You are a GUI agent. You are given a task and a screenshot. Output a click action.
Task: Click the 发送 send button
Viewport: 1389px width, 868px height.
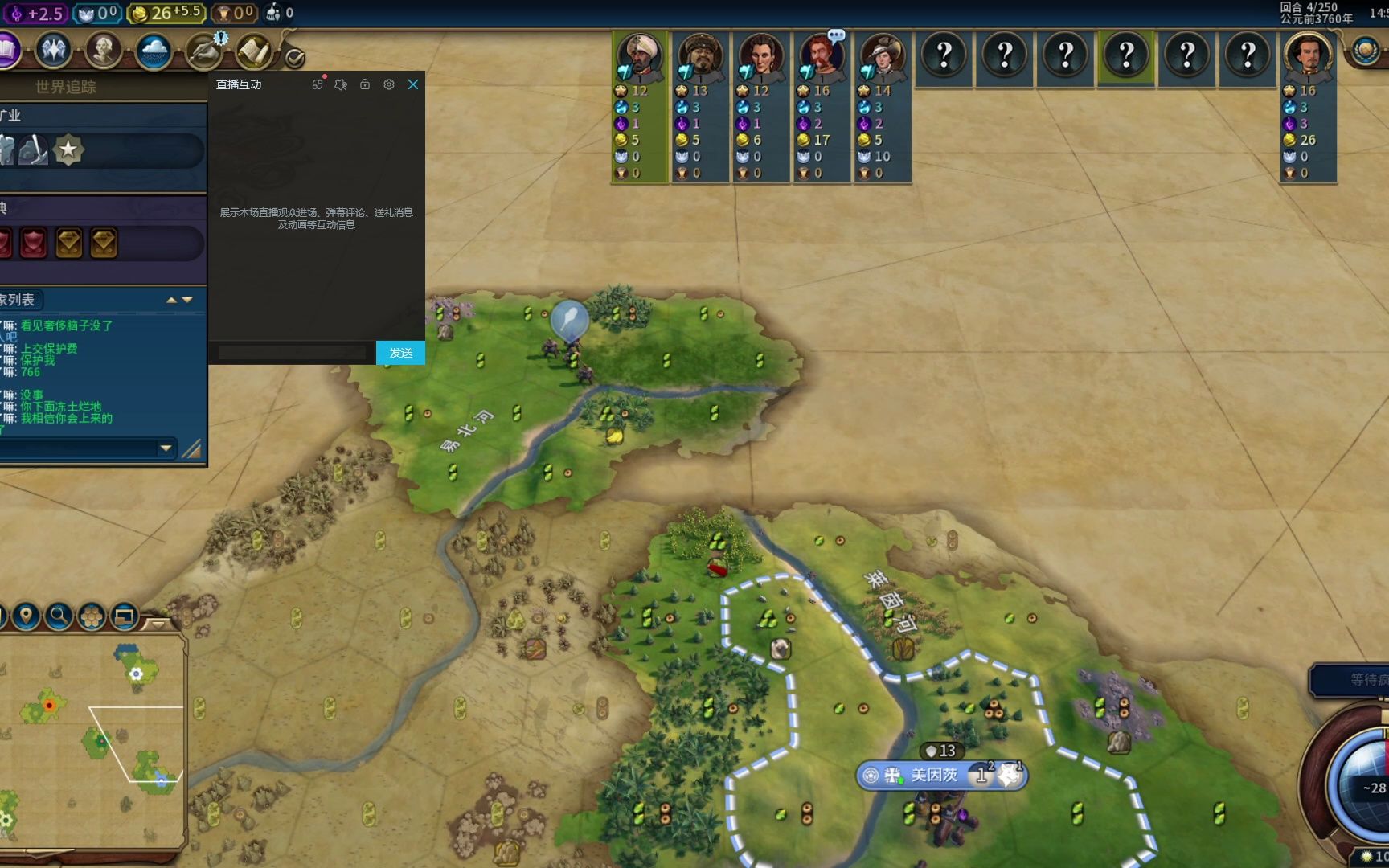[400, 353]
